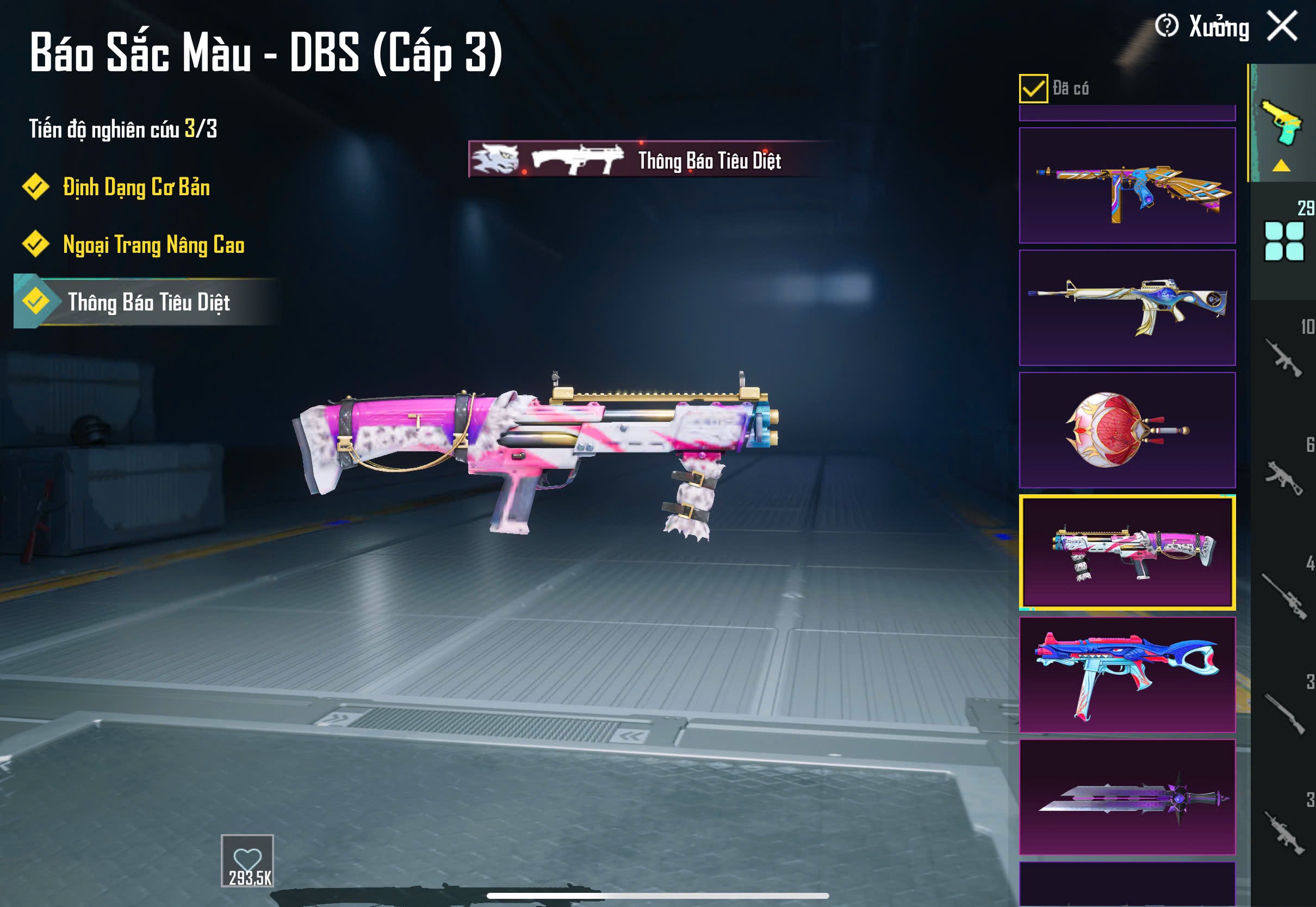The image size is (1316, 907).
Task: Select the "Định Dạng Cơ Bản" research level
Action: 136,187
